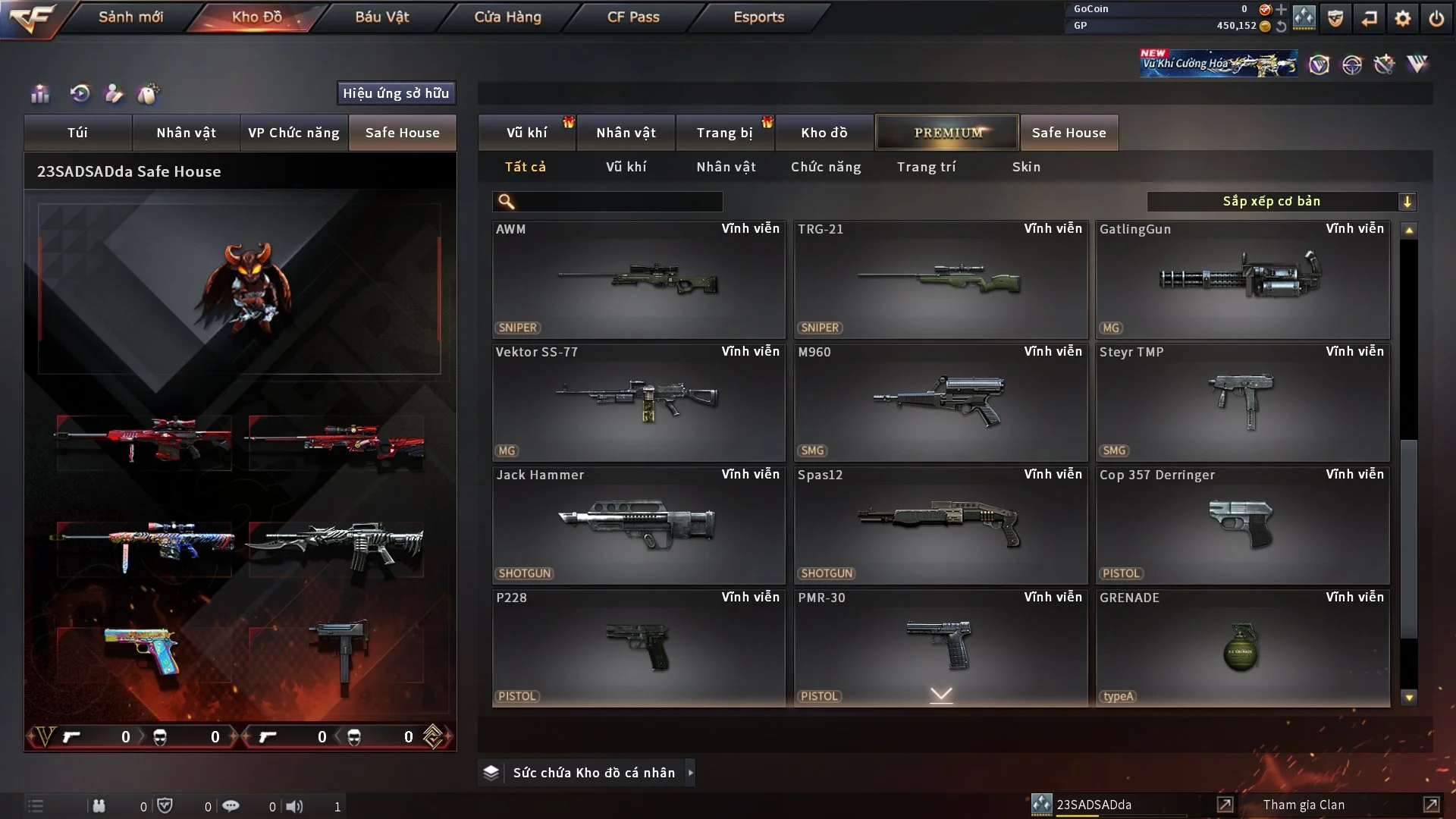Screen dimensions: 1456x819
Task: Filter items by Skin category
Action: (1026, 167)
